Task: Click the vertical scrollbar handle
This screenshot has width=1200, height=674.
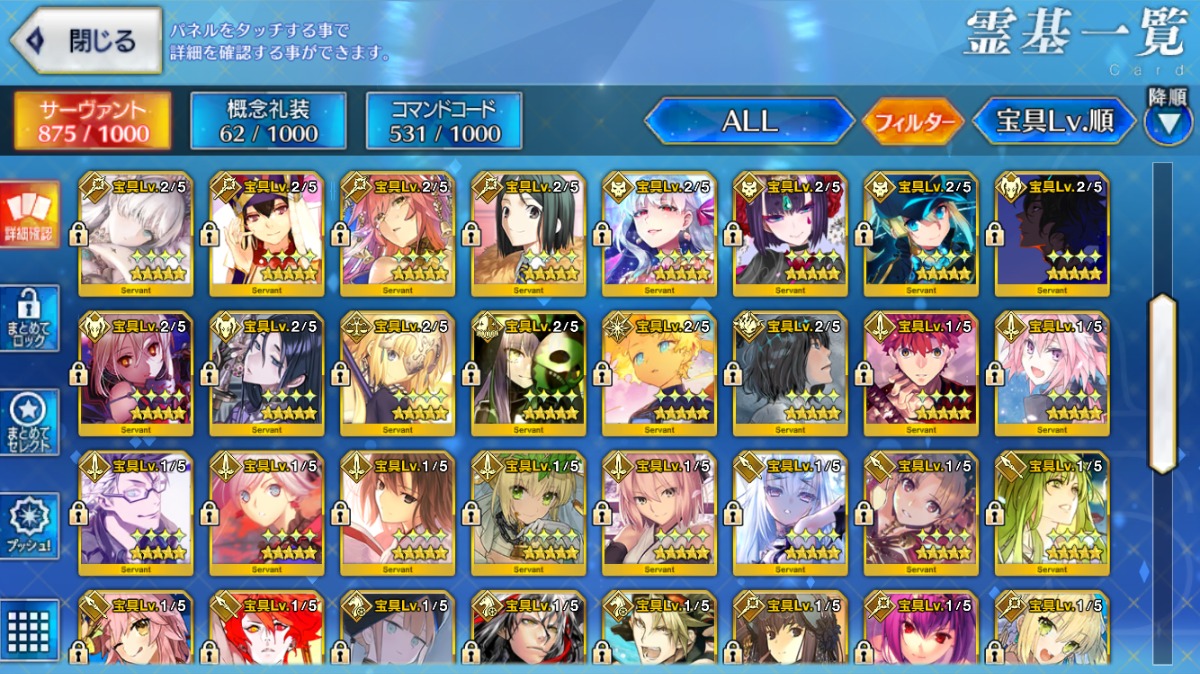Action: [x=1163, y=383]
